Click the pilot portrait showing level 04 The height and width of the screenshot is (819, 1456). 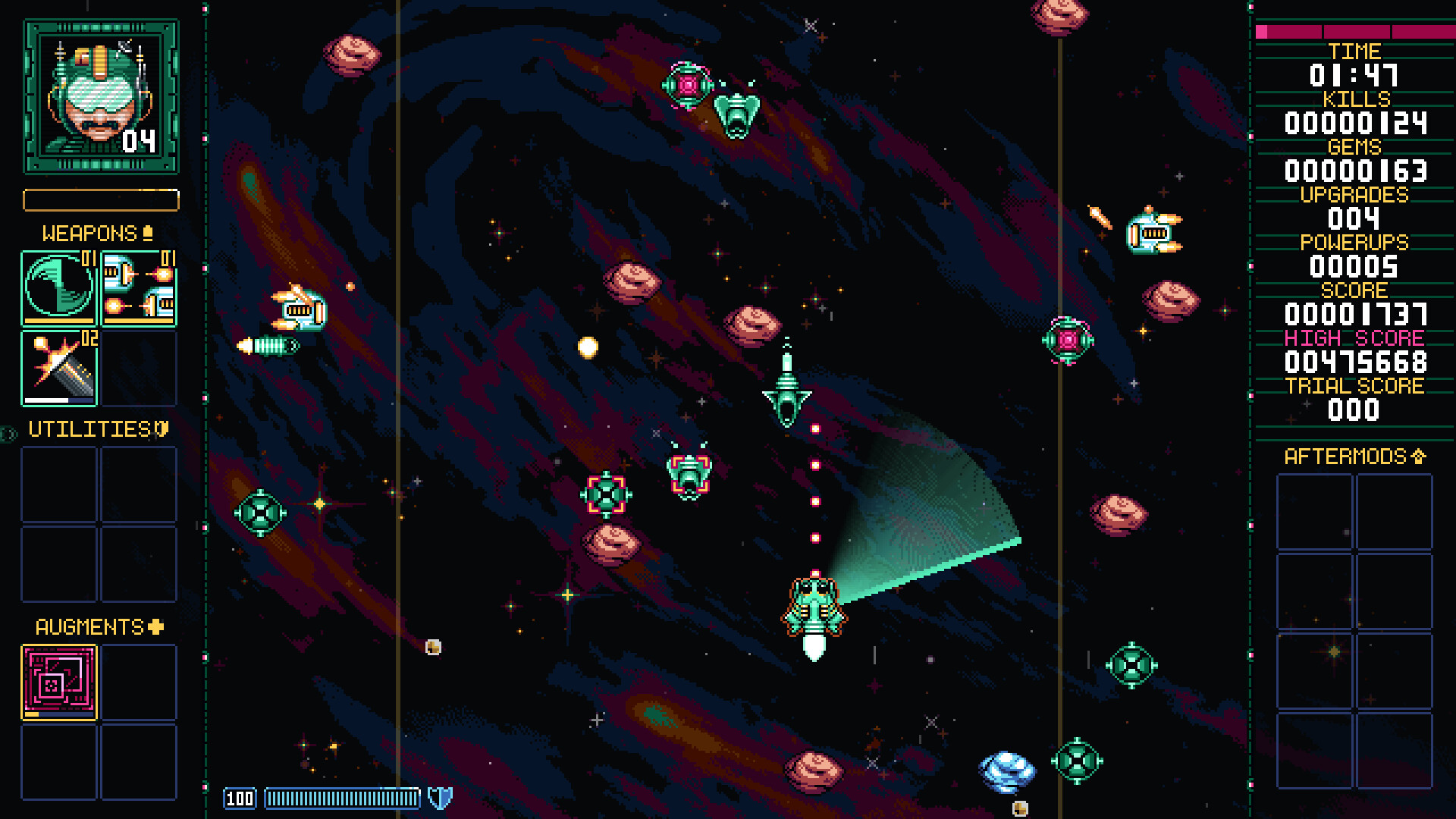click(99, 93)
